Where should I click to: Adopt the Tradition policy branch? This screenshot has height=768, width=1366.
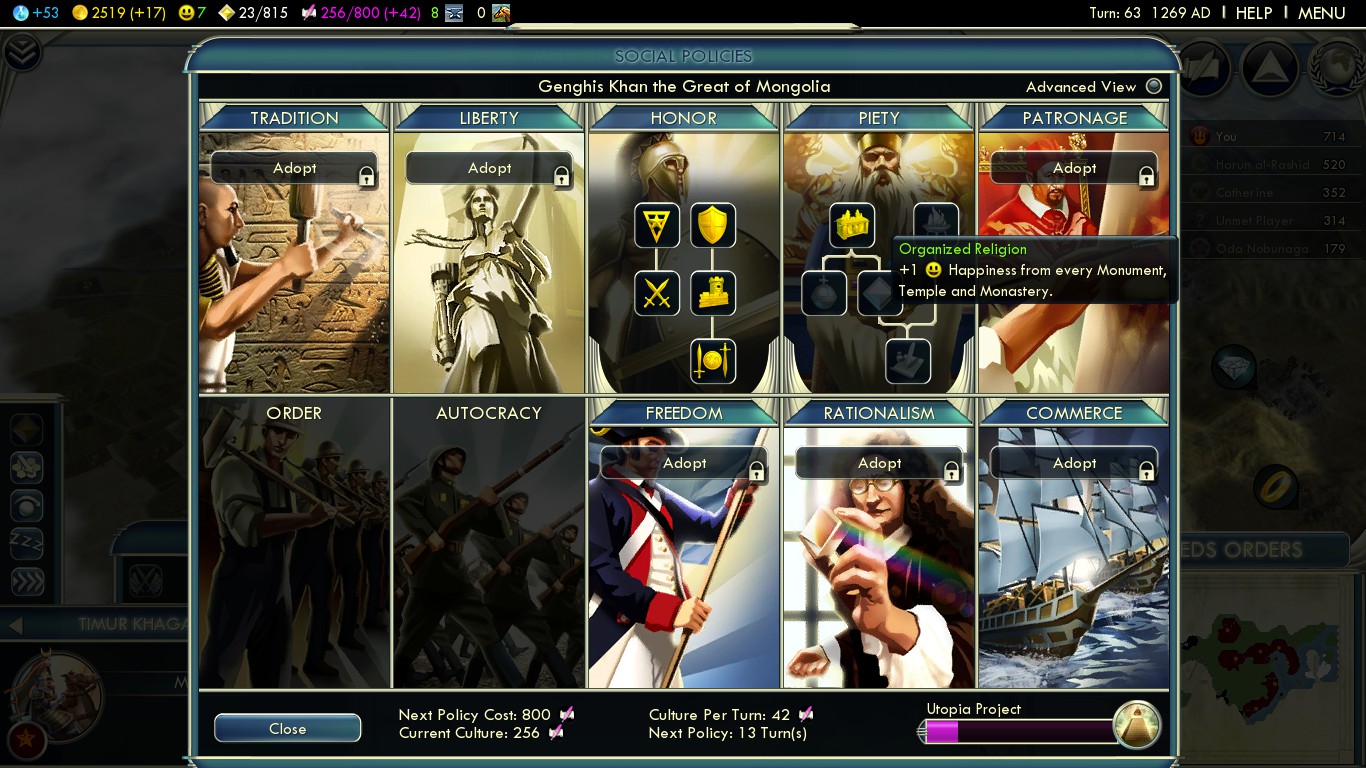coord(294,168)
